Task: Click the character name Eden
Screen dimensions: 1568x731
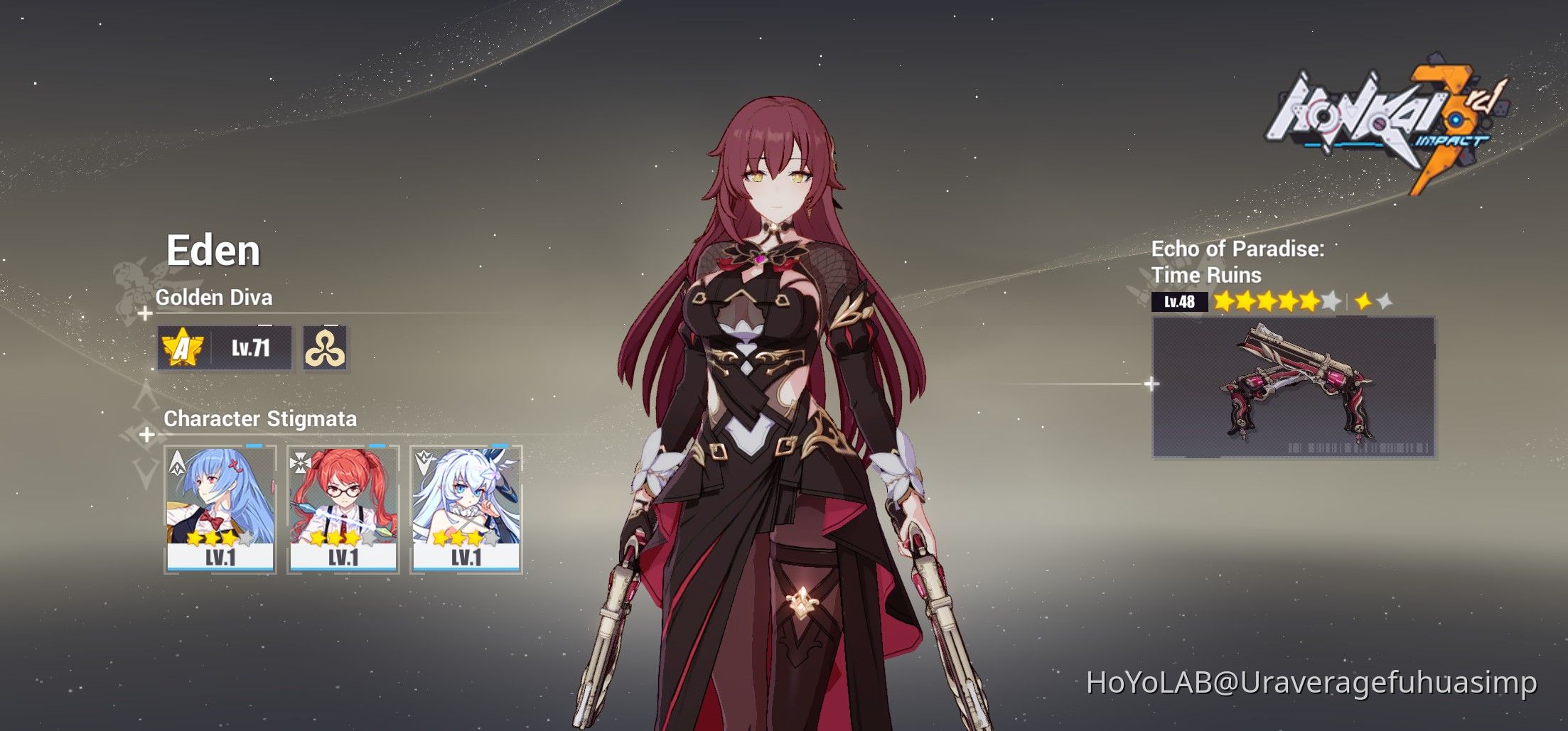Action: 215,249
